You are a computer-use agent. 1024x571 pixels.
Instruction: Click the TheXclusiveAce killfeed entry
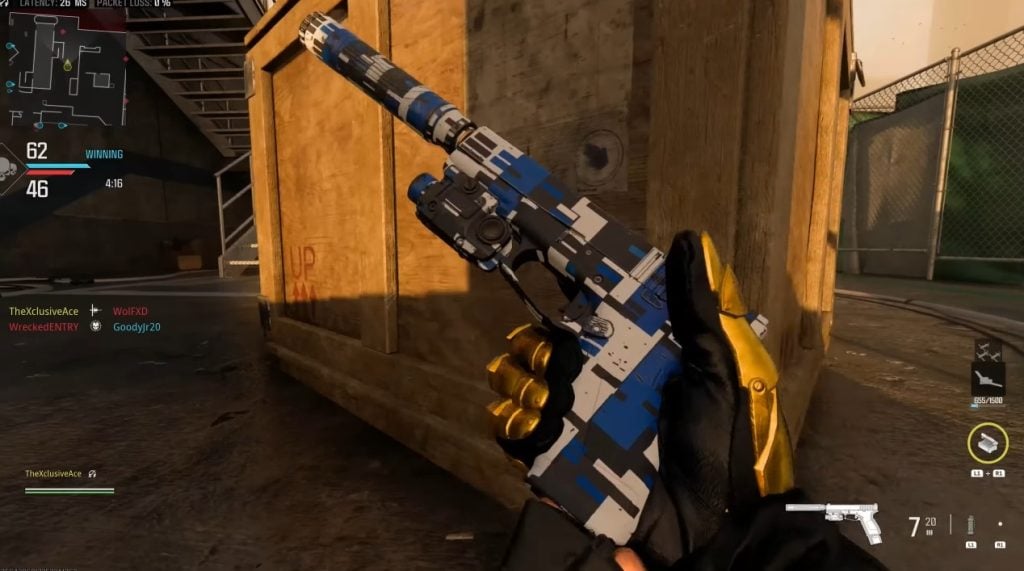click(x=44, y=311)
